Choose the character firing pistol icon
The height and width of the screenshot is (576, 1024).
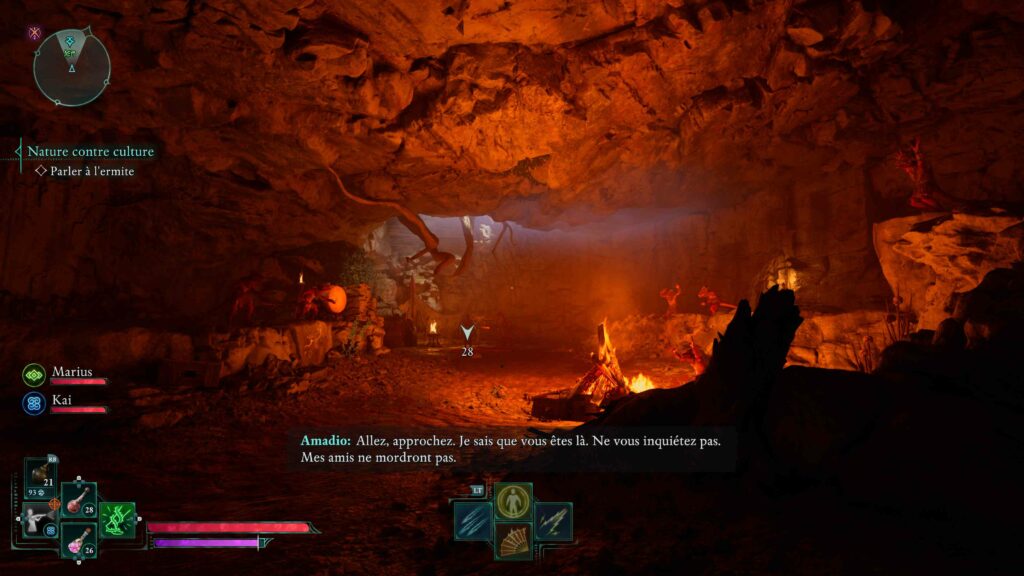point(40,519)
